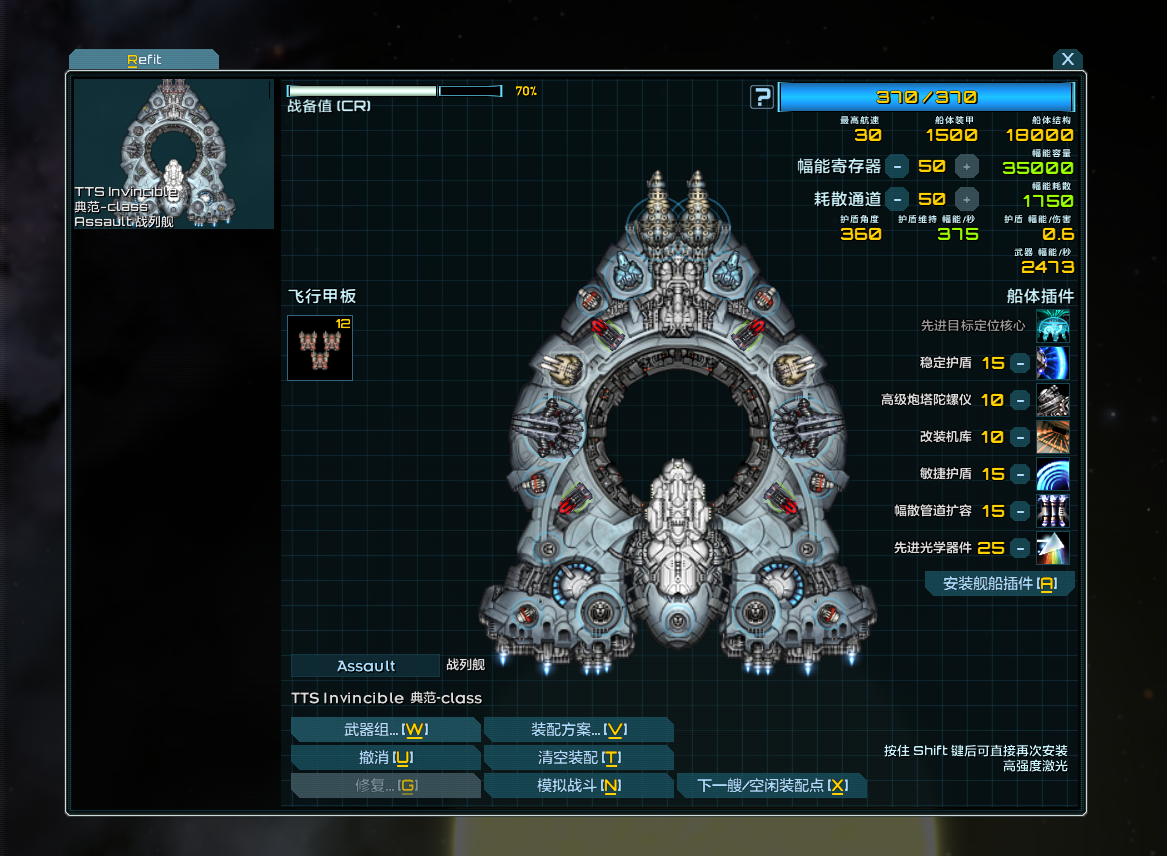Decrease the 幅能寄存器 capacitor count
Screen dimensions: 1167x856
click(x=897, y=166)
